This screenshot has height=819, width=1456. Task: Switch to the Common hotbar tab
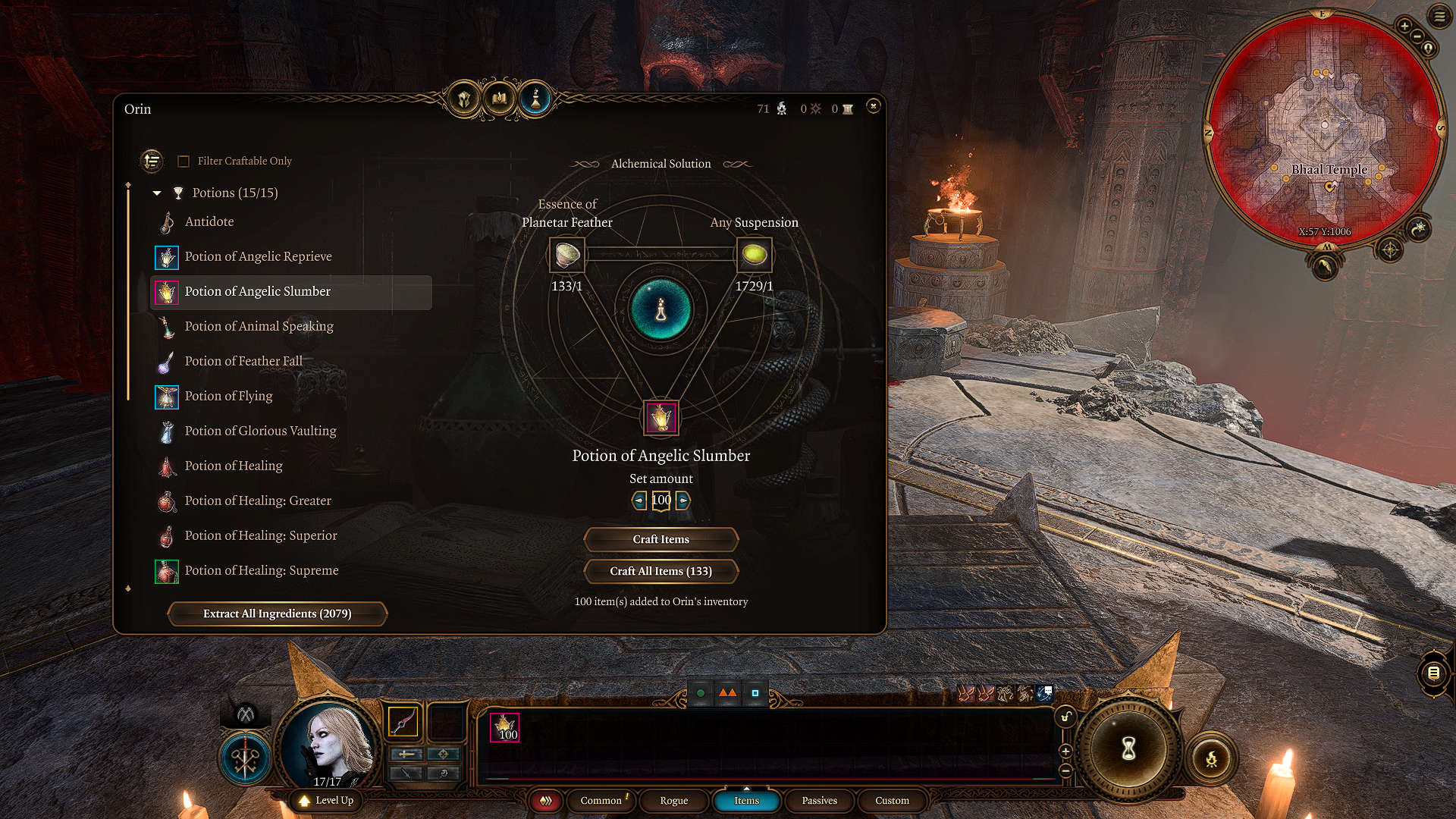click(x=601, y=801)
